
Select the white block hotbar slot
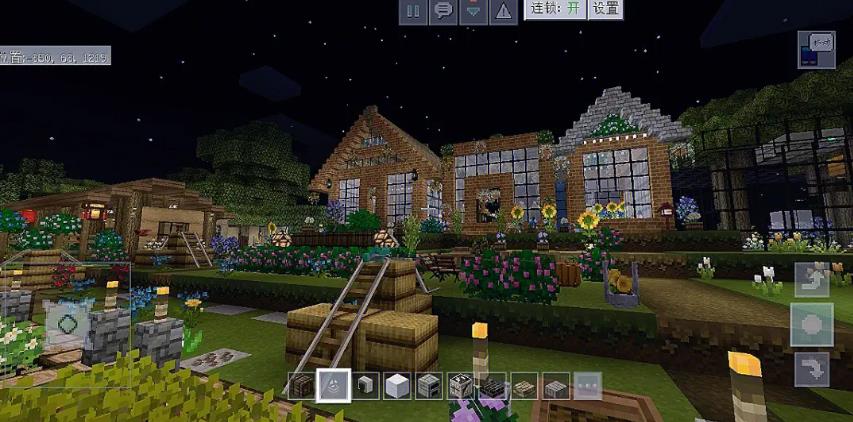tap(397, 385)
